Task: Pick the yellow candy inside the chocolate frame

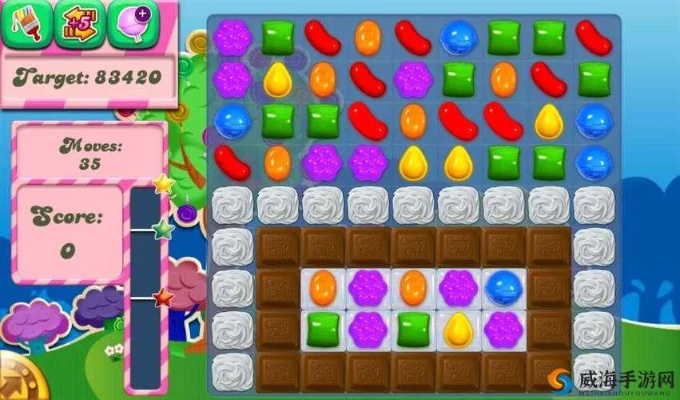Action: coord(458,327)
